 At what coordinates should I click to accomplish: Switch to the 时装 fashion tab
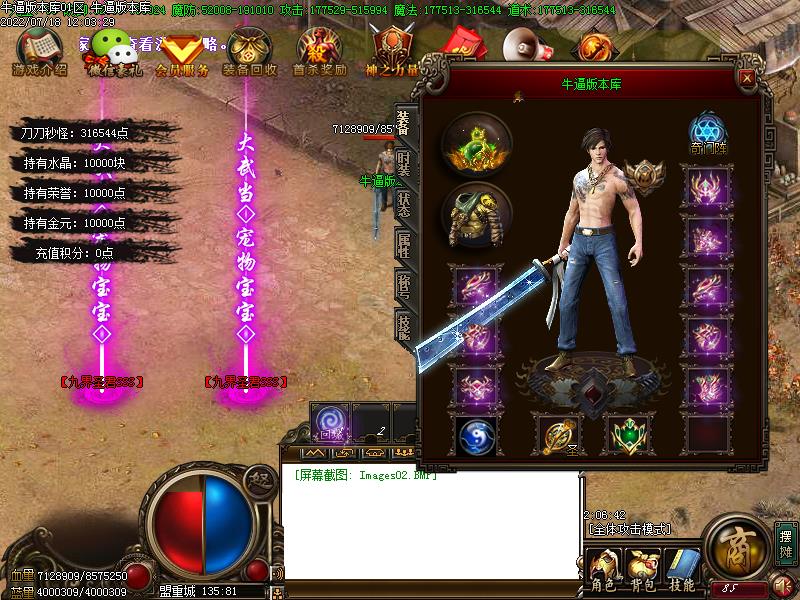403,164
